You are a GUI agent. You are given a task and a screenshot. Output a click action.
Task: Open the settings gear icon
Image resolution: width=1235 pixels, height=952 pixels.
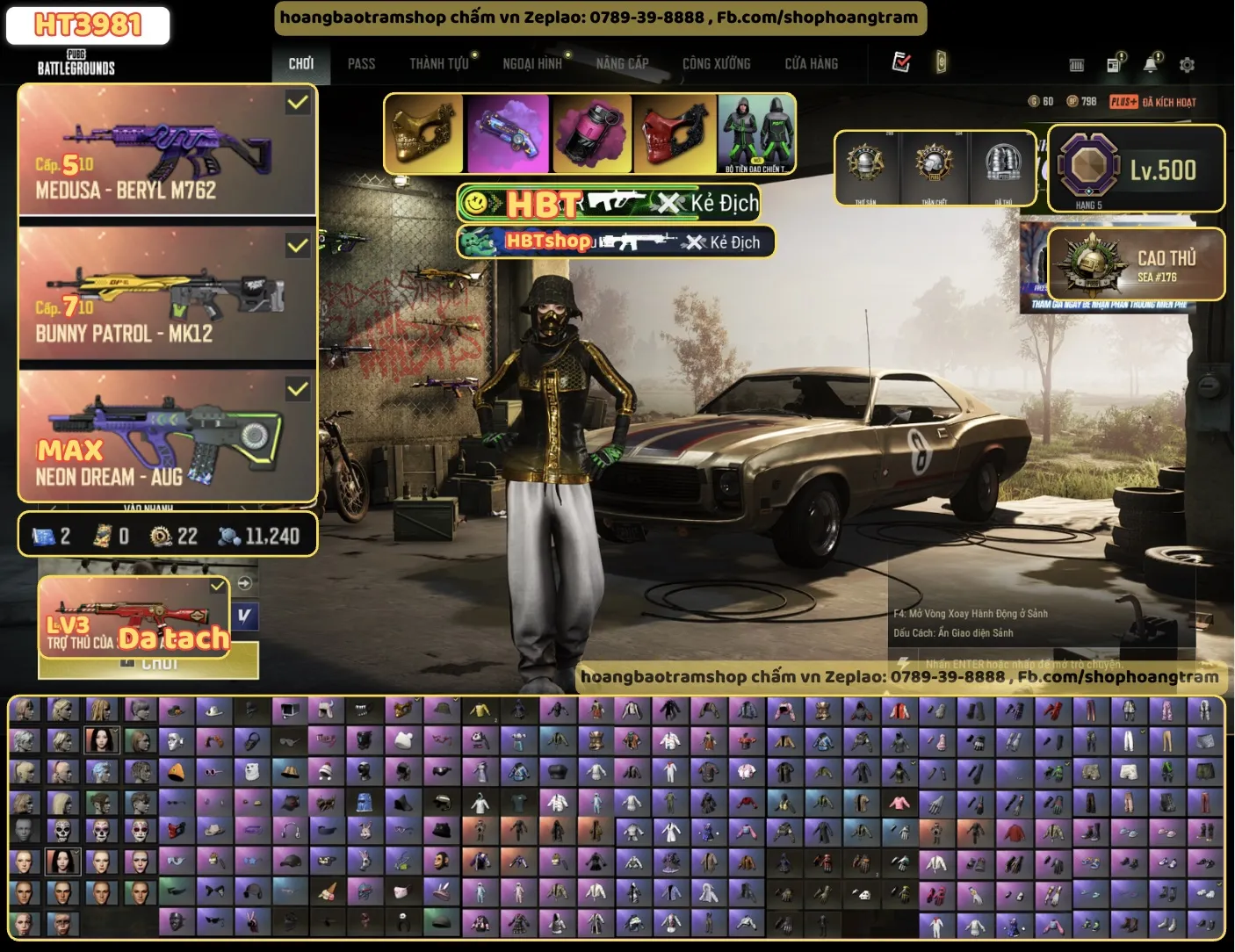(x=1187, y=65)
